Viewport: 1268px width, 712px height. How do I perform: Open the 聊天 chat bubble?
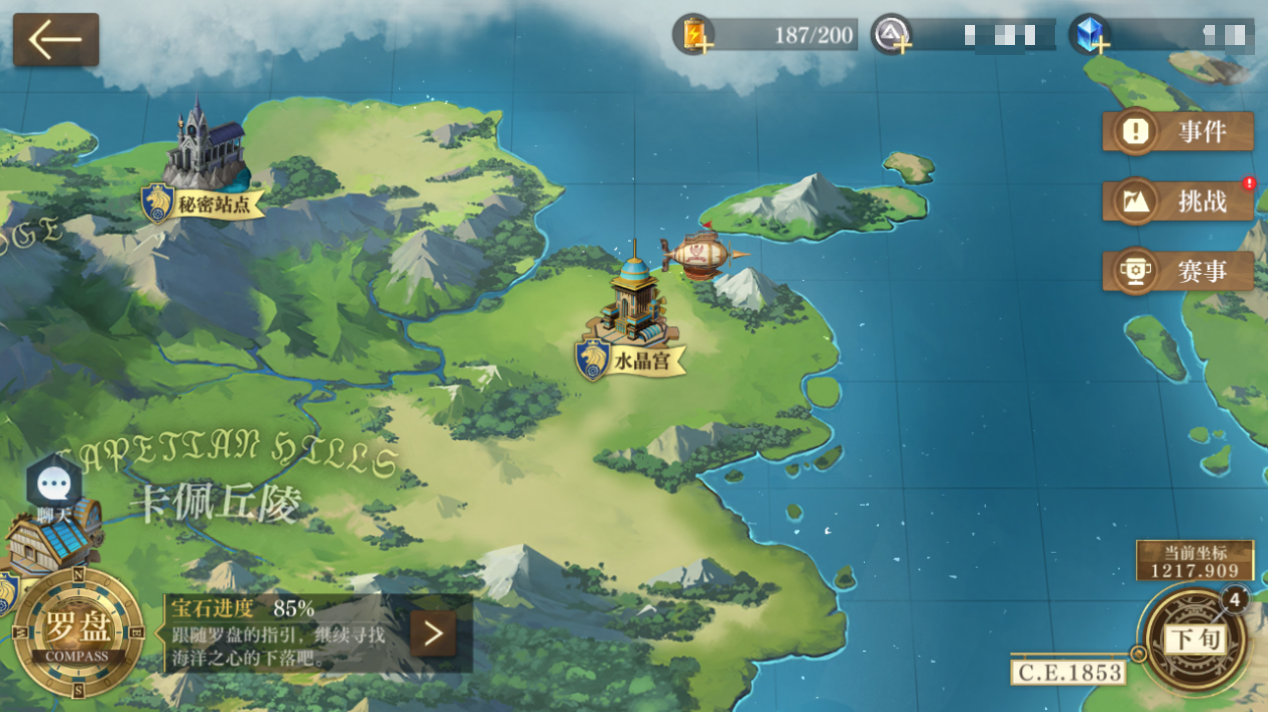[53, 487]
